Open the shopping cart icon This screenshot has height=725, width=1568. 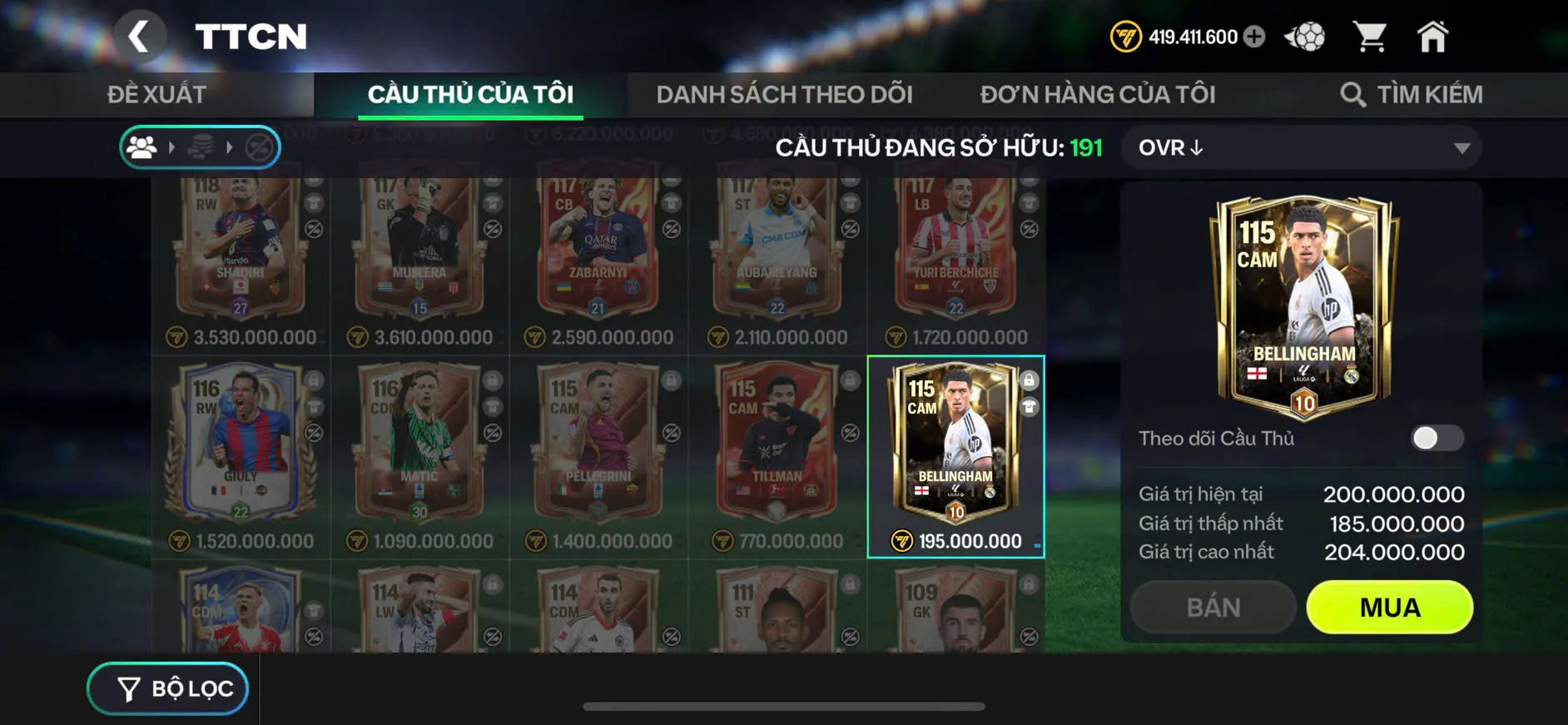coord(1371,35)
